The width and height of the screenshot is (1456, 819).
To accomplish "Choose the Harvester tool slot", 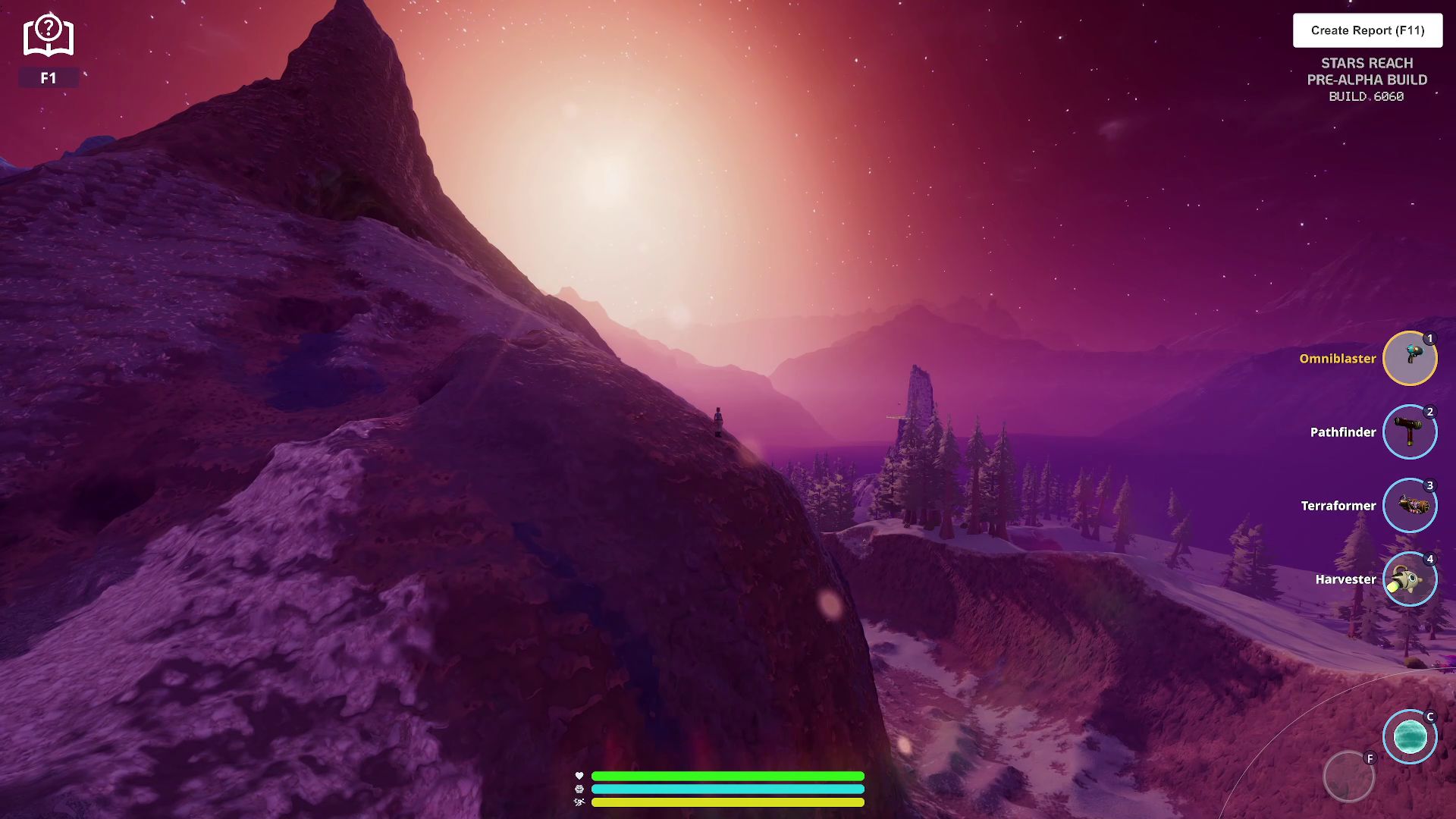I will [1410, 579].
